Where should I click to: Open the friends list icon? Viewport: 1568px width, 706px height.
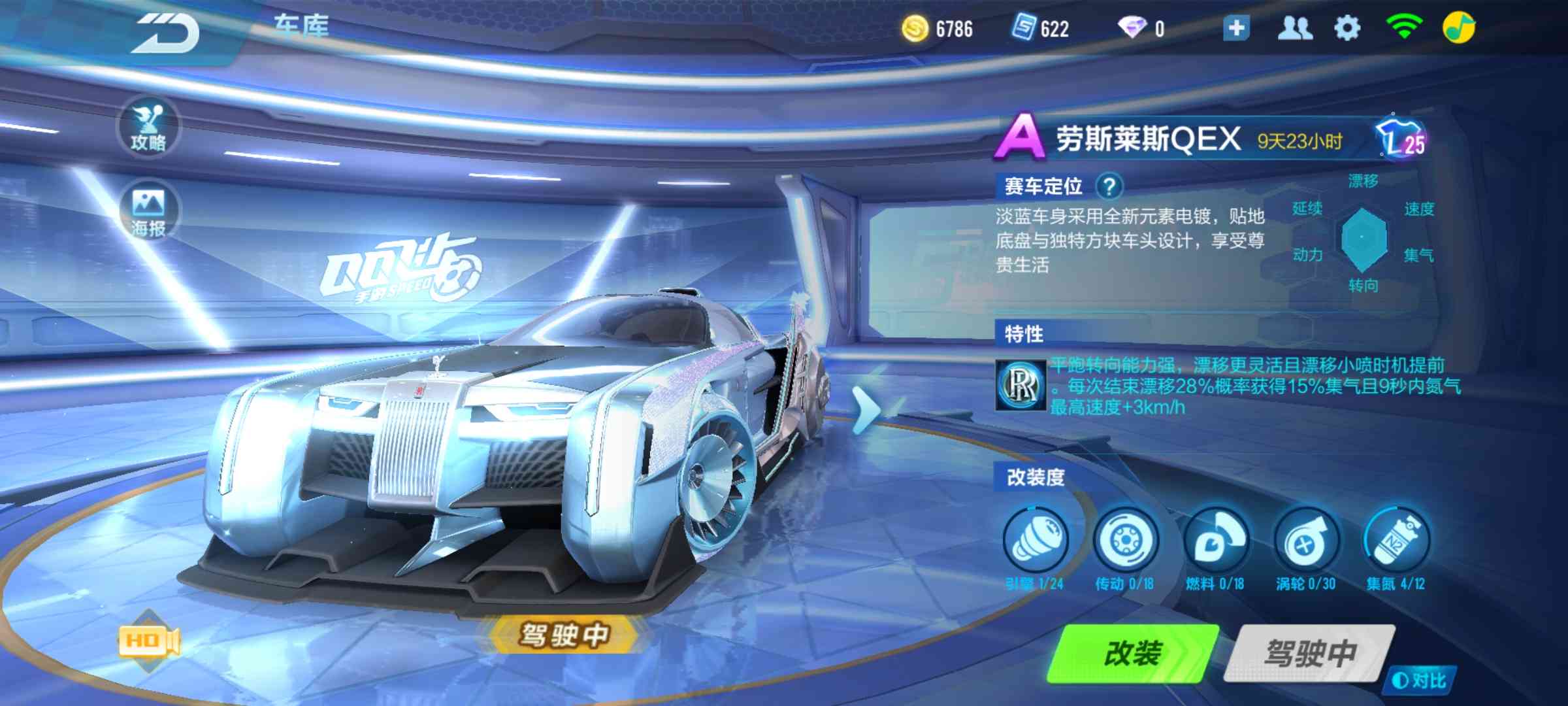pos(1294,29)
